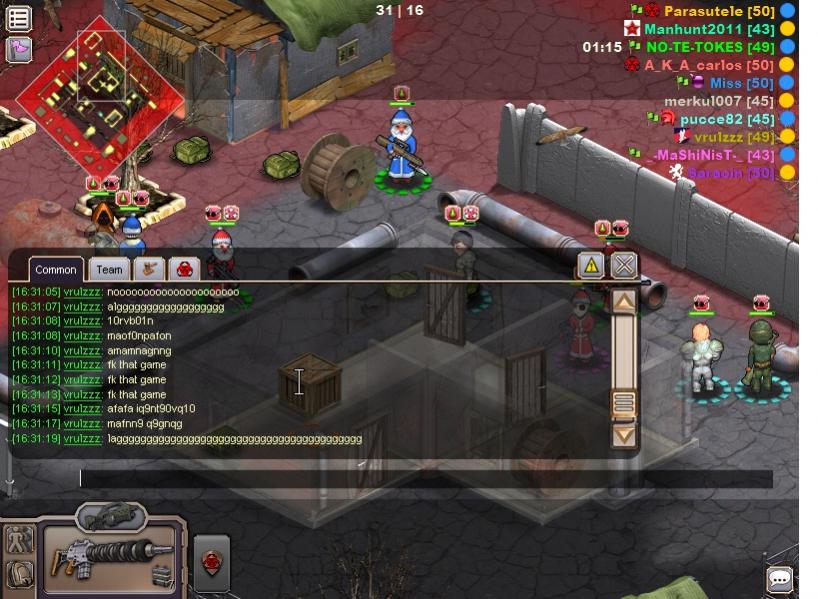The image size is (818, 599).
Task: Toggle the walking figure stance button
Action: click(19, 540)
